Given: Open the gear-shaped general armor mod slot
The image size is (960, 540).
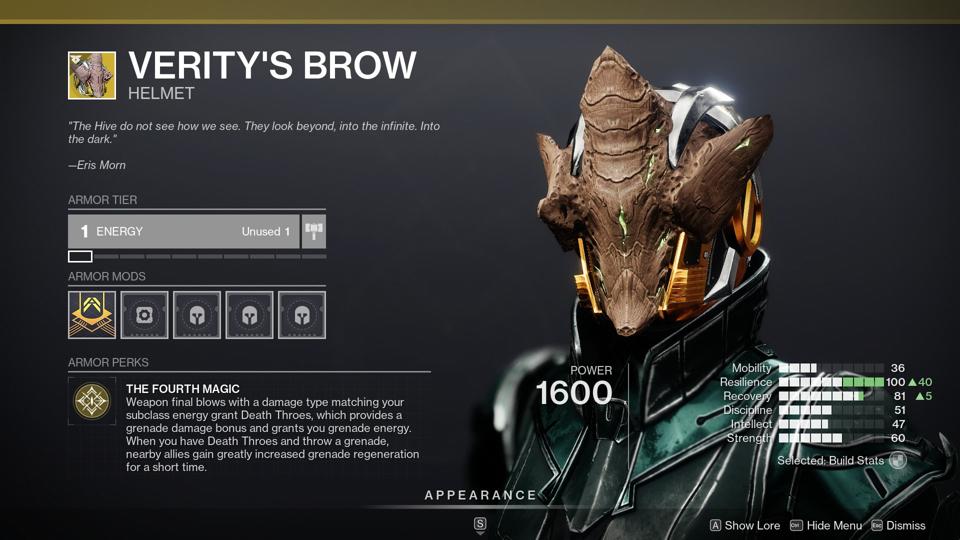Looking at the screenshot, I should pos(145,315).
